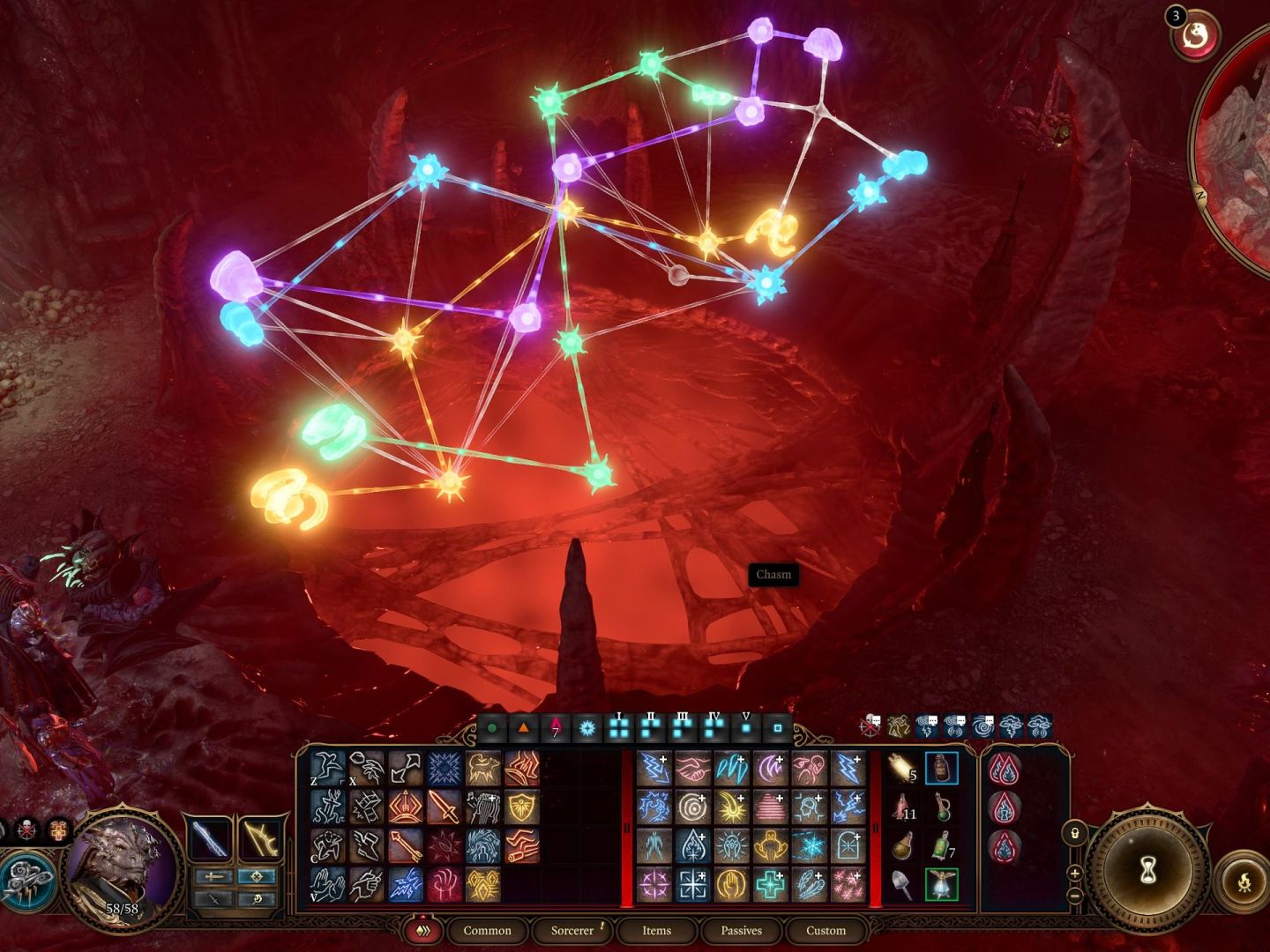Toggle the highlighted ranged weapon set slot
The height and width of the screenshot is (952, 1270).
(x=258, y=876)
